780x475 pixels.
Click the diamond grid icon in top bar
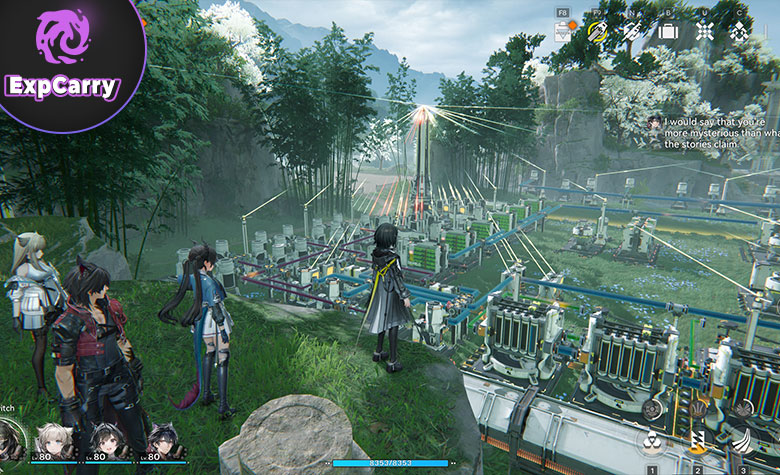(705, 31)
